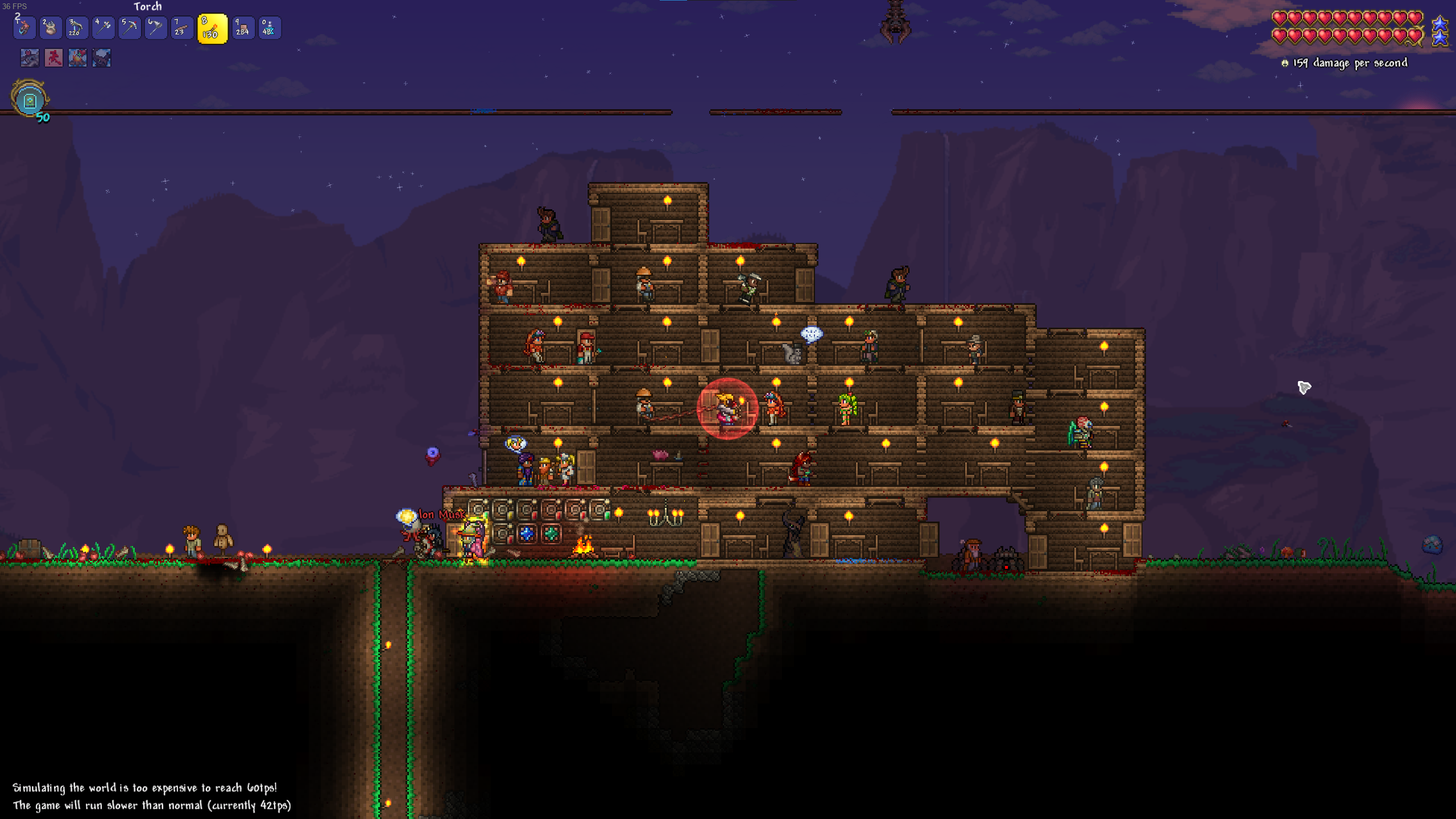
Task: Select the bow with 220 ammo
Action: pyautogui.click(x=76, y=28)
